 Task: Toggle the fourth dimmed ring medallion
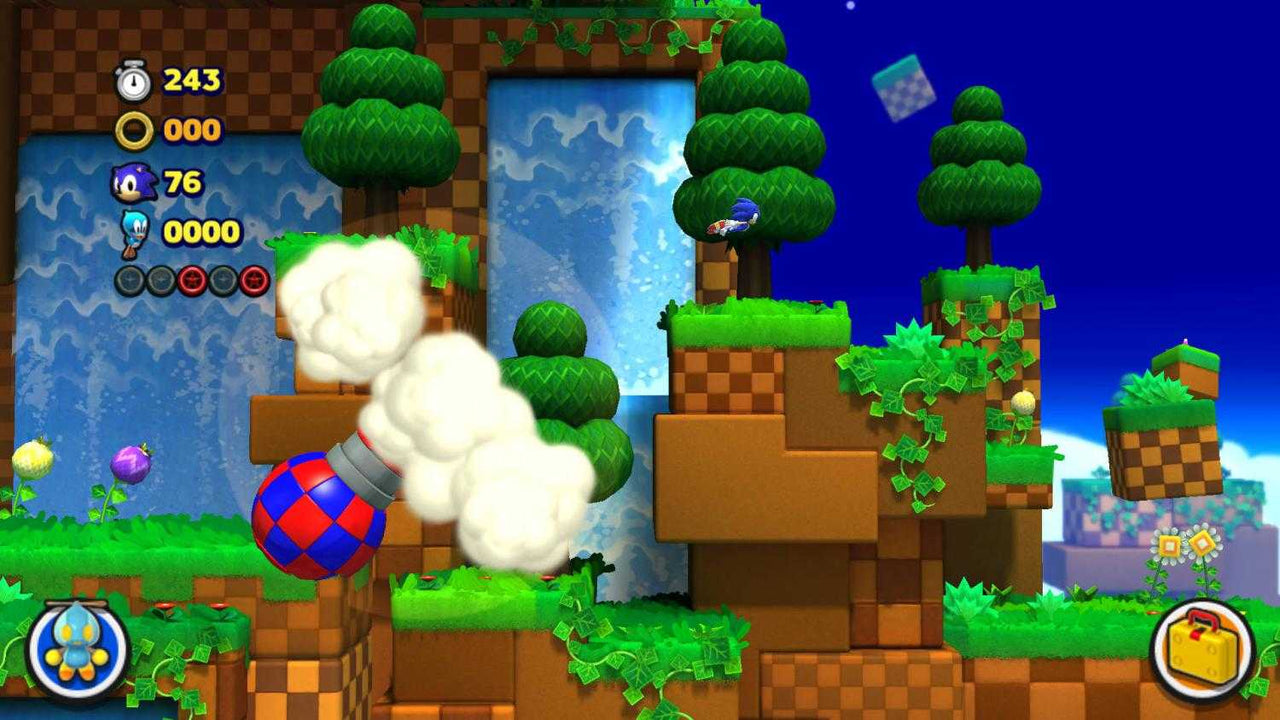tap(222, 279)
